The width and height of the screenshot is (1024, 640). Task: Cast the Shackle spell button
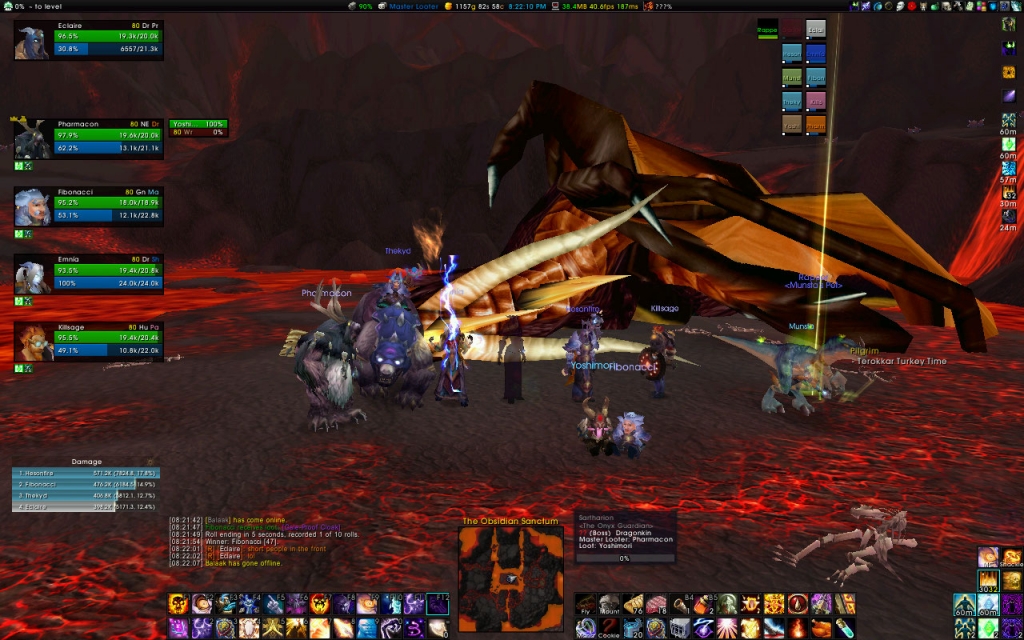click(1012, 558)
